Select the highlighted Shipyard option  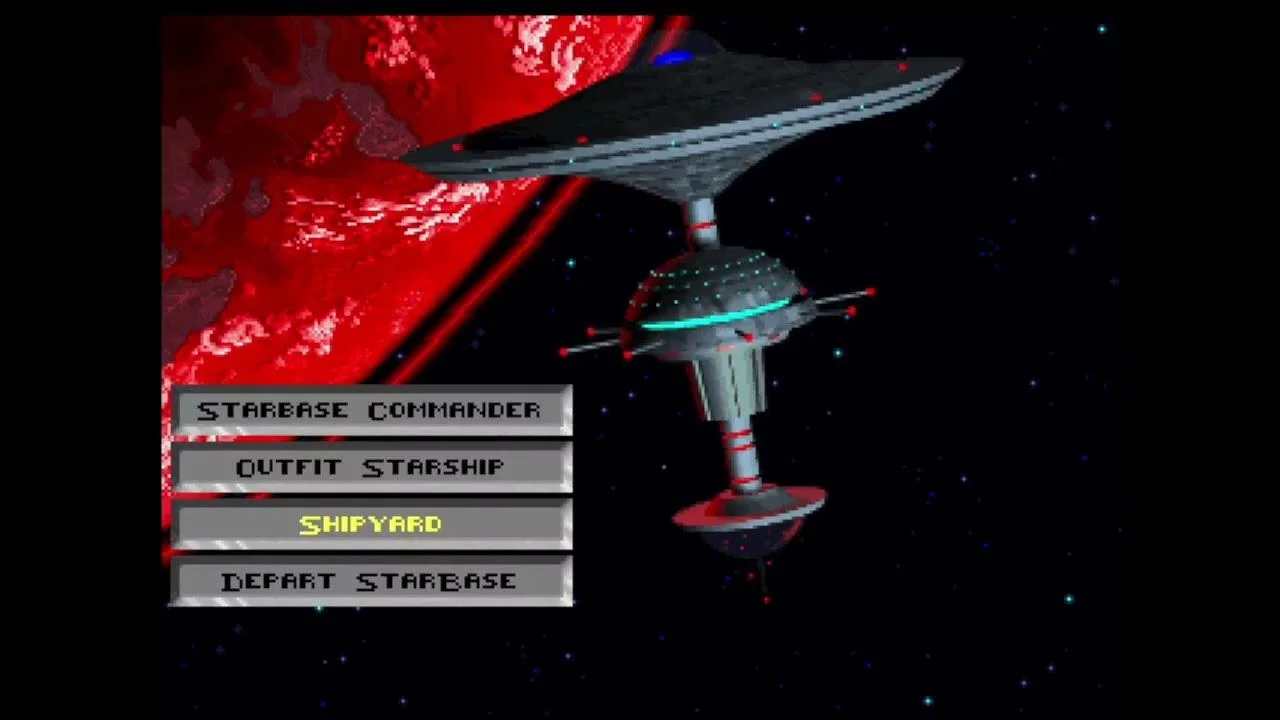click(370, 525)
